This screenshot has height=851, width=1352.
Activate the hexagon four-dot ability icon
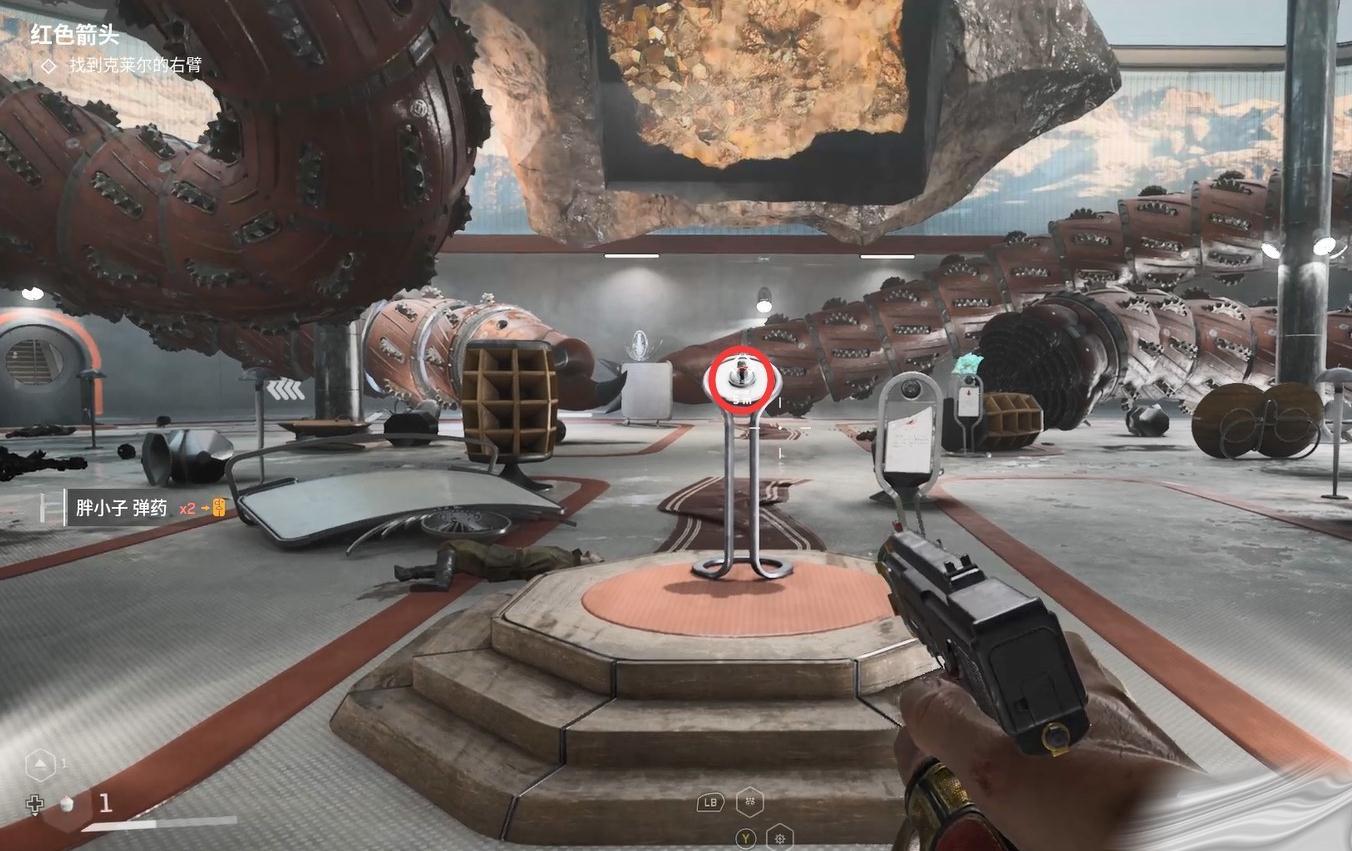tap(749, 801)
